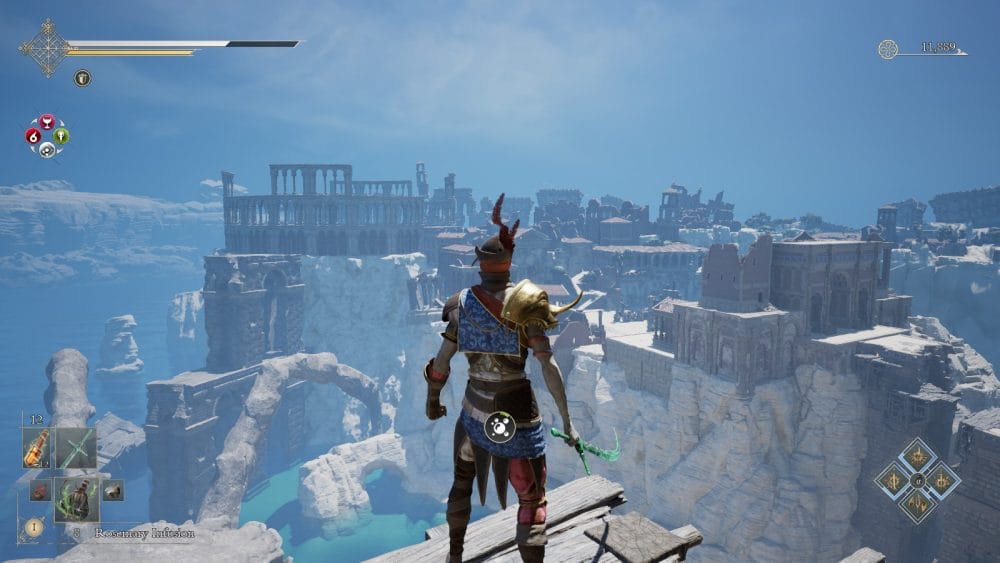Click the red number six status icon
Viewport: 1000px width, 563px height.
(33, 136)
